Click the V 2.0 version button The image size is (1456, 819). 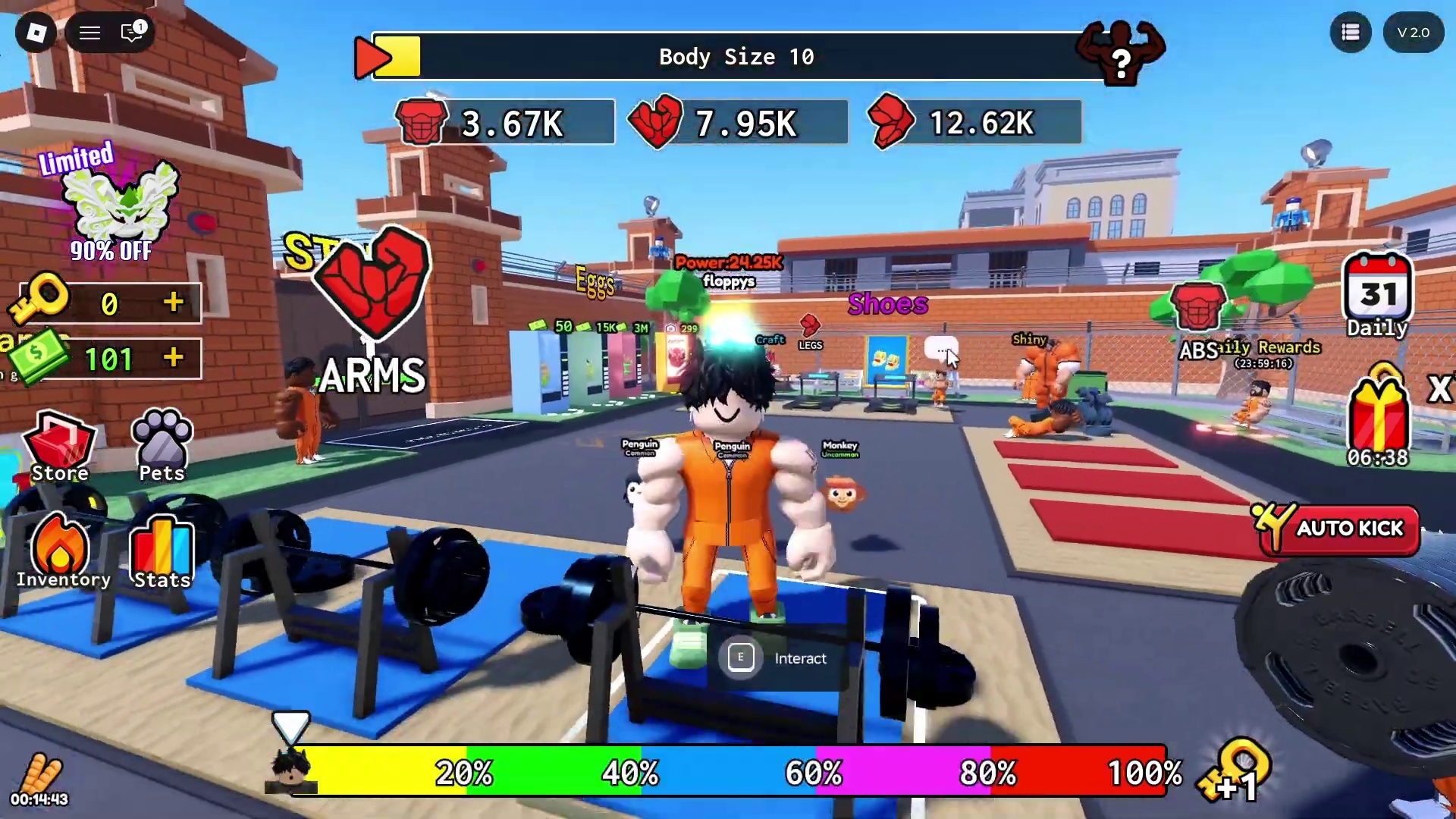pos(1413,33)
